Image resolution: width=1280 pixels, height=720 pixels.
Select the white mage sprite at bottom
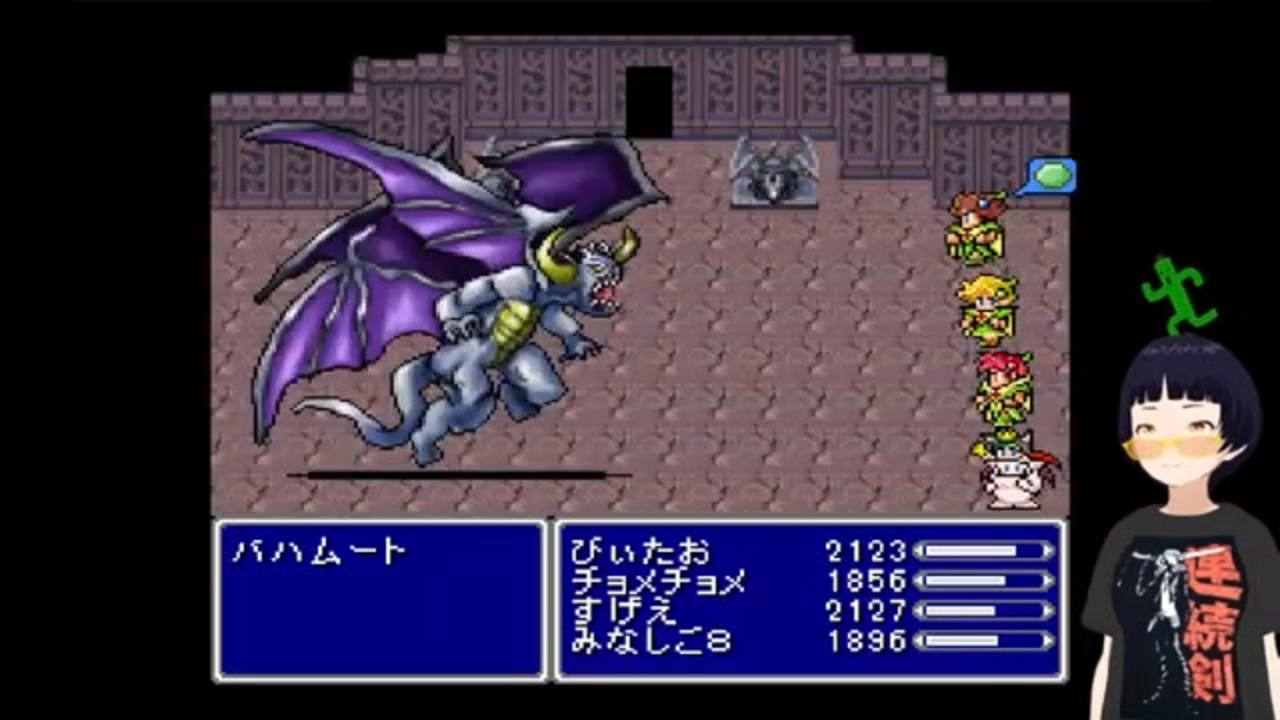1010,470
